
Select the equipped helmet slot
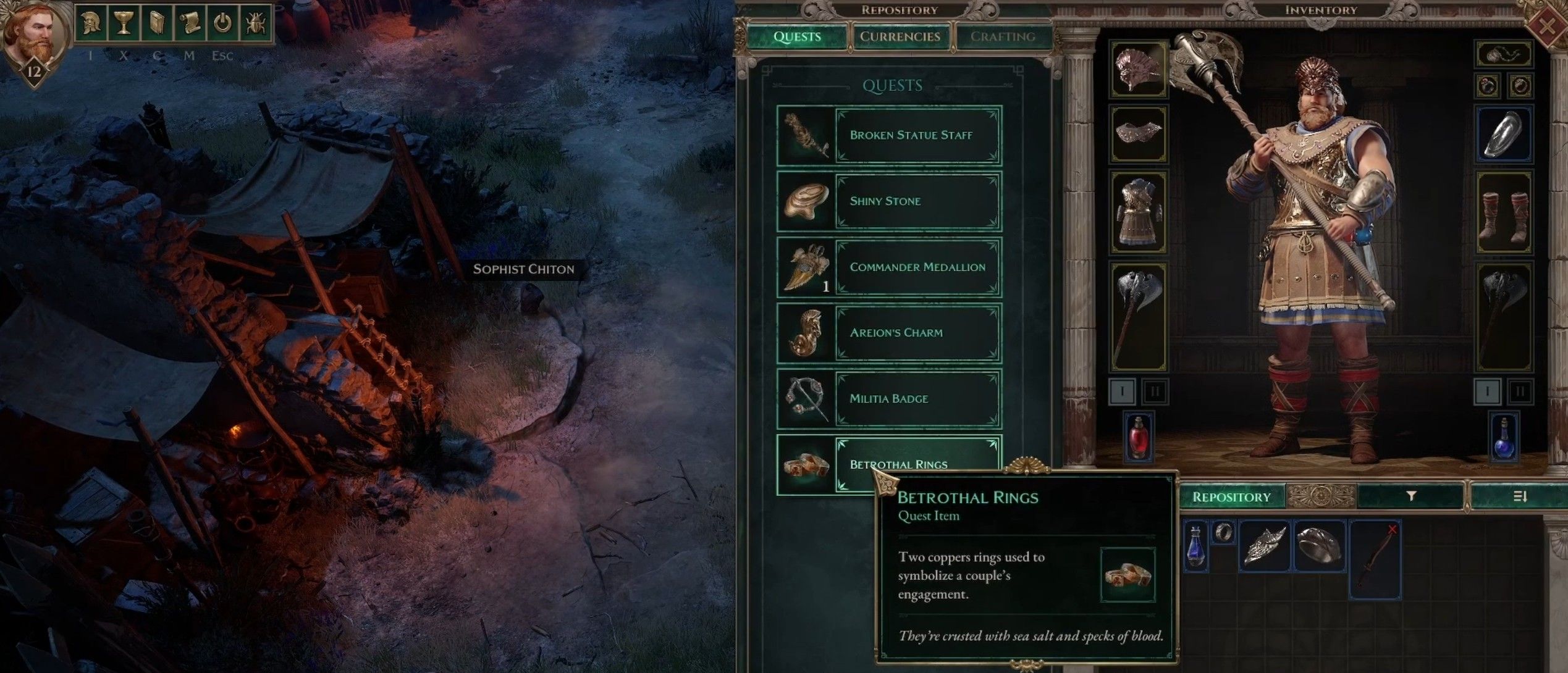coord(1138,69)
